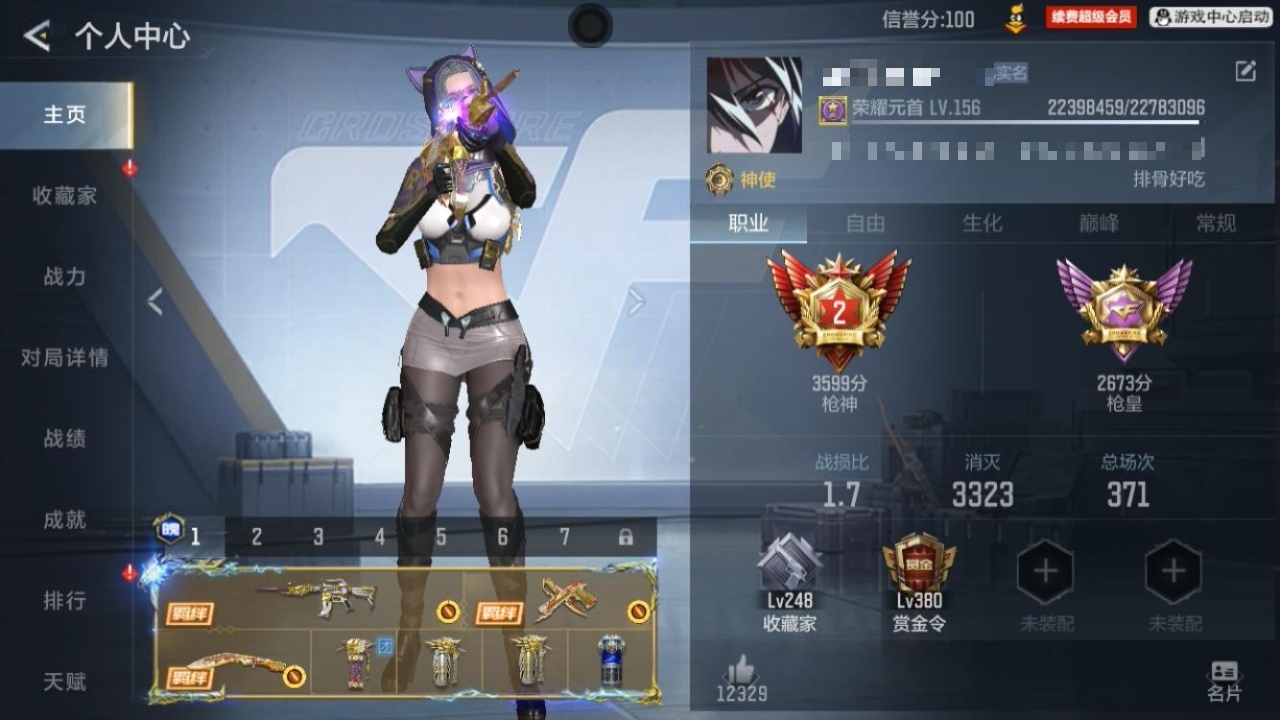Expand the first 未装配 empty slot
Image resolution: width=1280 pixels, height=720 pixels.
(1044, 570)
